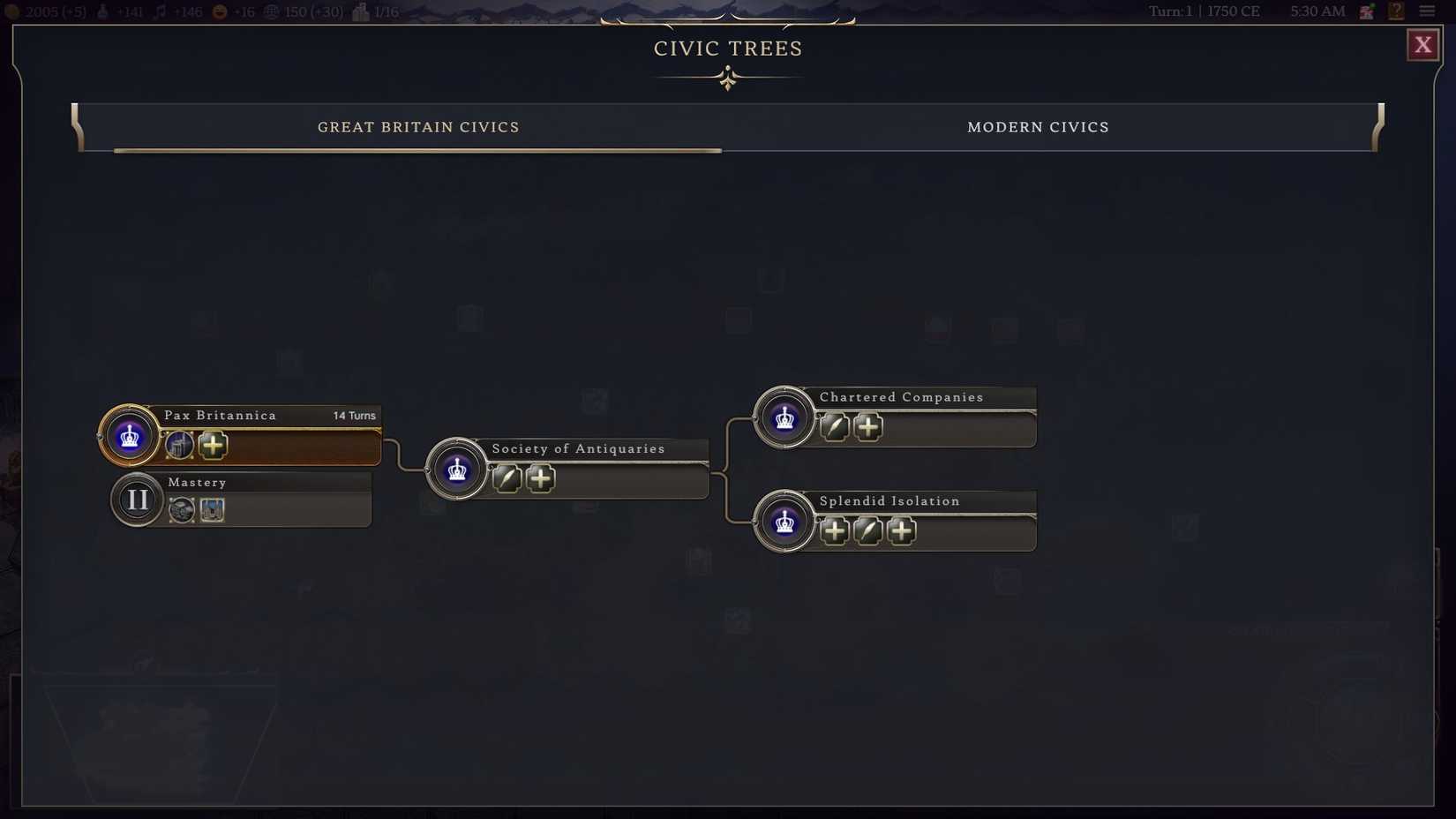Select the crown icon on Splendid Isolation
1456x819 pixels.
784,522
